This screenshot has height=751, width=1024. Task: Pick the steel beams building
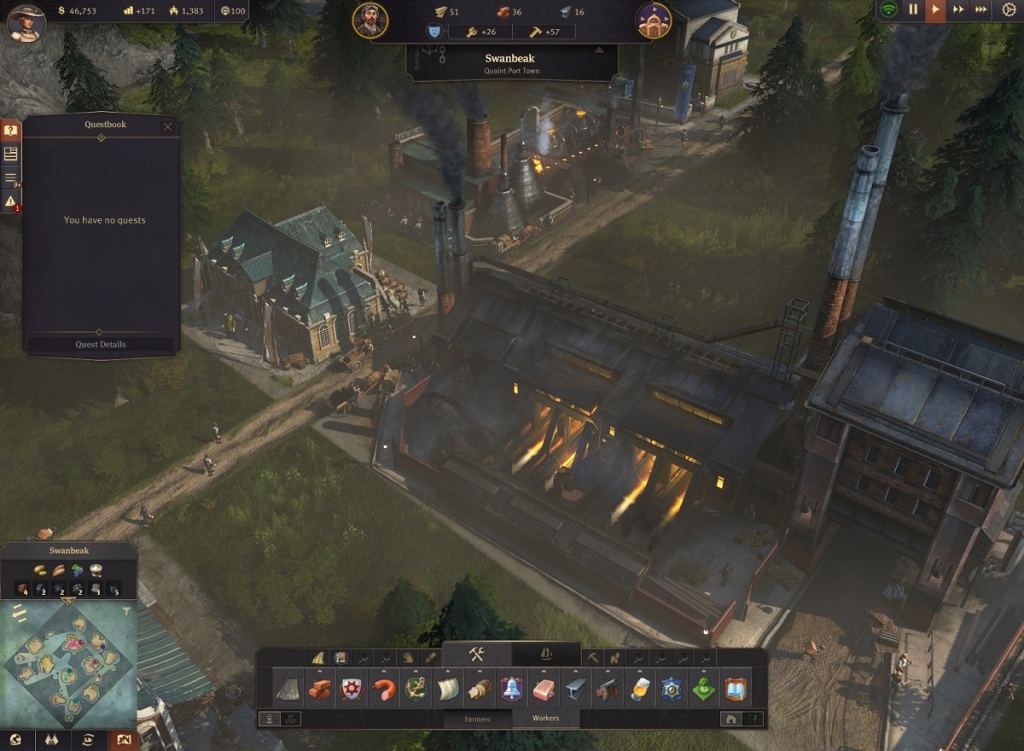575,689
